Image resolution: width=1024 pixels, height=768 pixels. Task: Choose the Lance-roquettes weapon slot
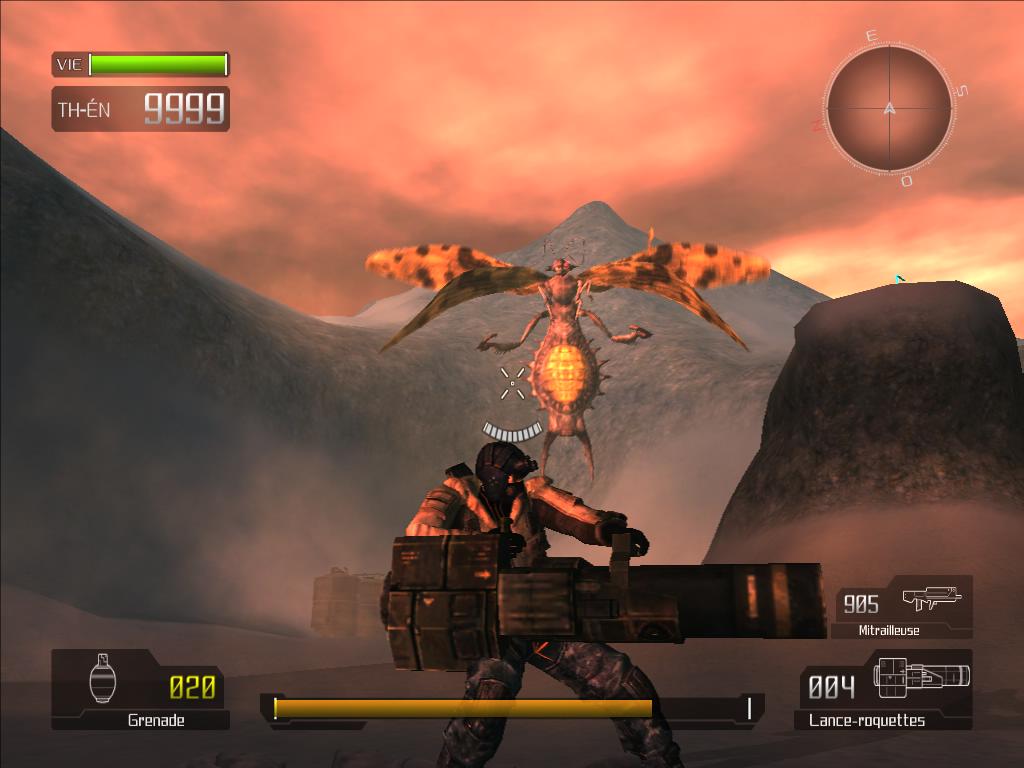(x=886, y=688)
